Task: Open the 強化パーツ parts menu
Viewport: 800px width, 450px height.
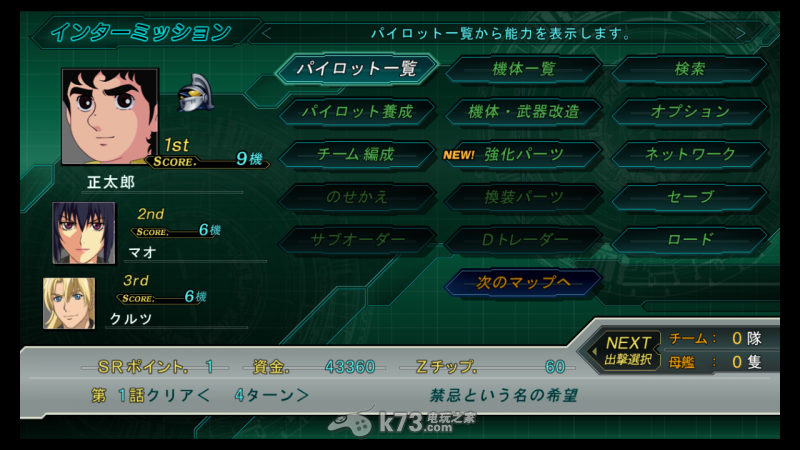Action: point(524,154)
